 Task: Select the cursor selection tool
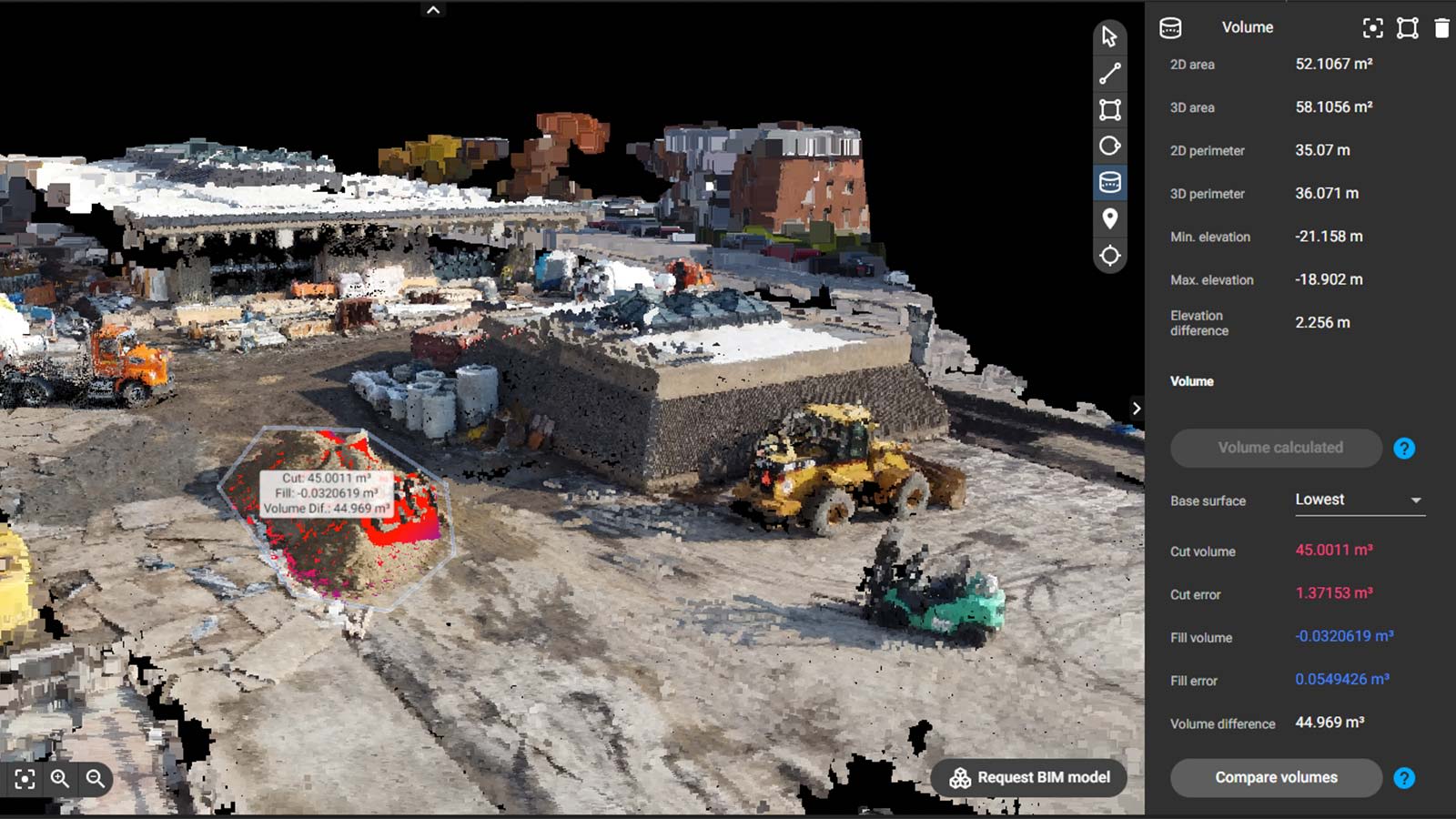(x=1109, y=37)
